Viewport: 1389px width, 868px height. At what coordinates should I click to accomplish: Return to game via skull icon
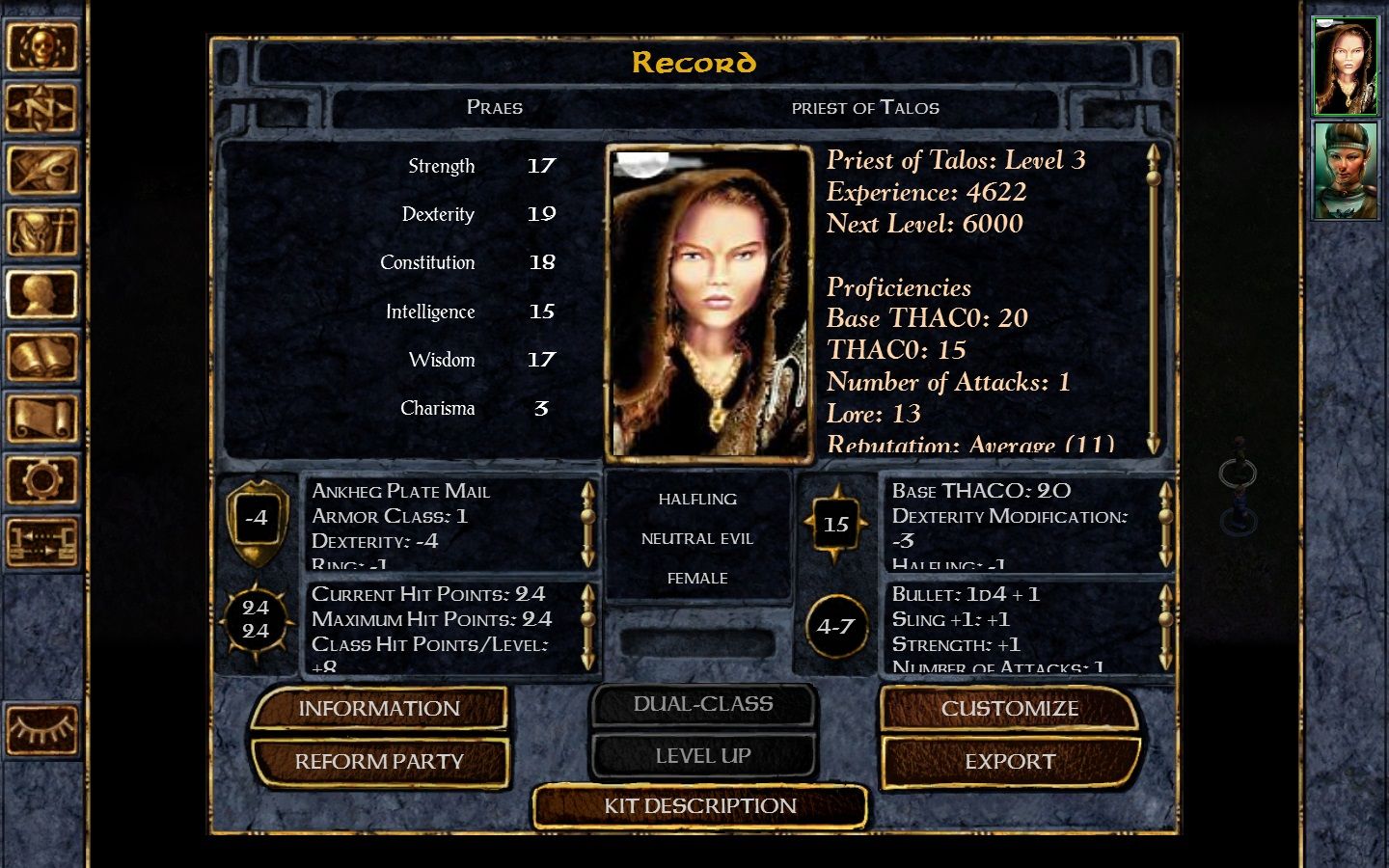(41, 46)
